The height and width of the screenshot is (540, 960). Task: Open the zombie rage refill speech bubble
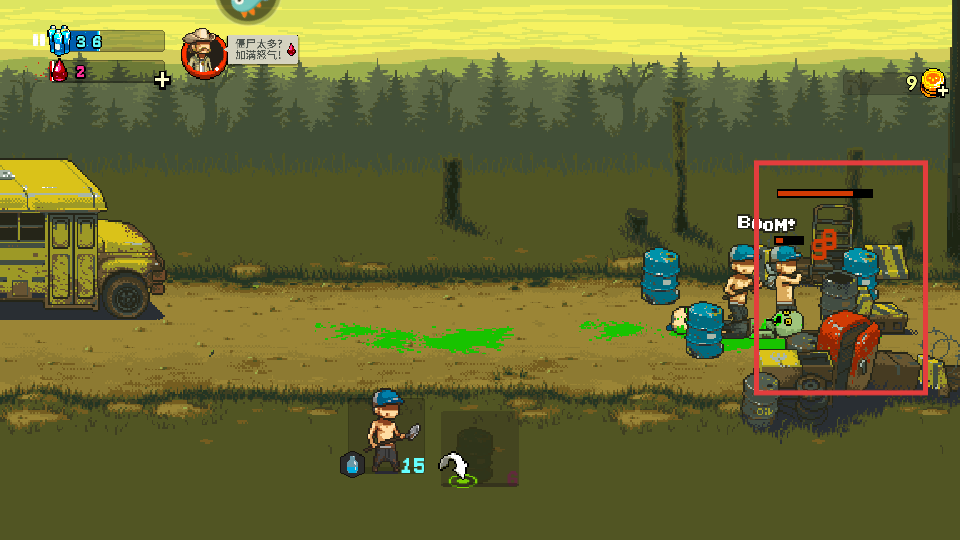coord(264,50)
